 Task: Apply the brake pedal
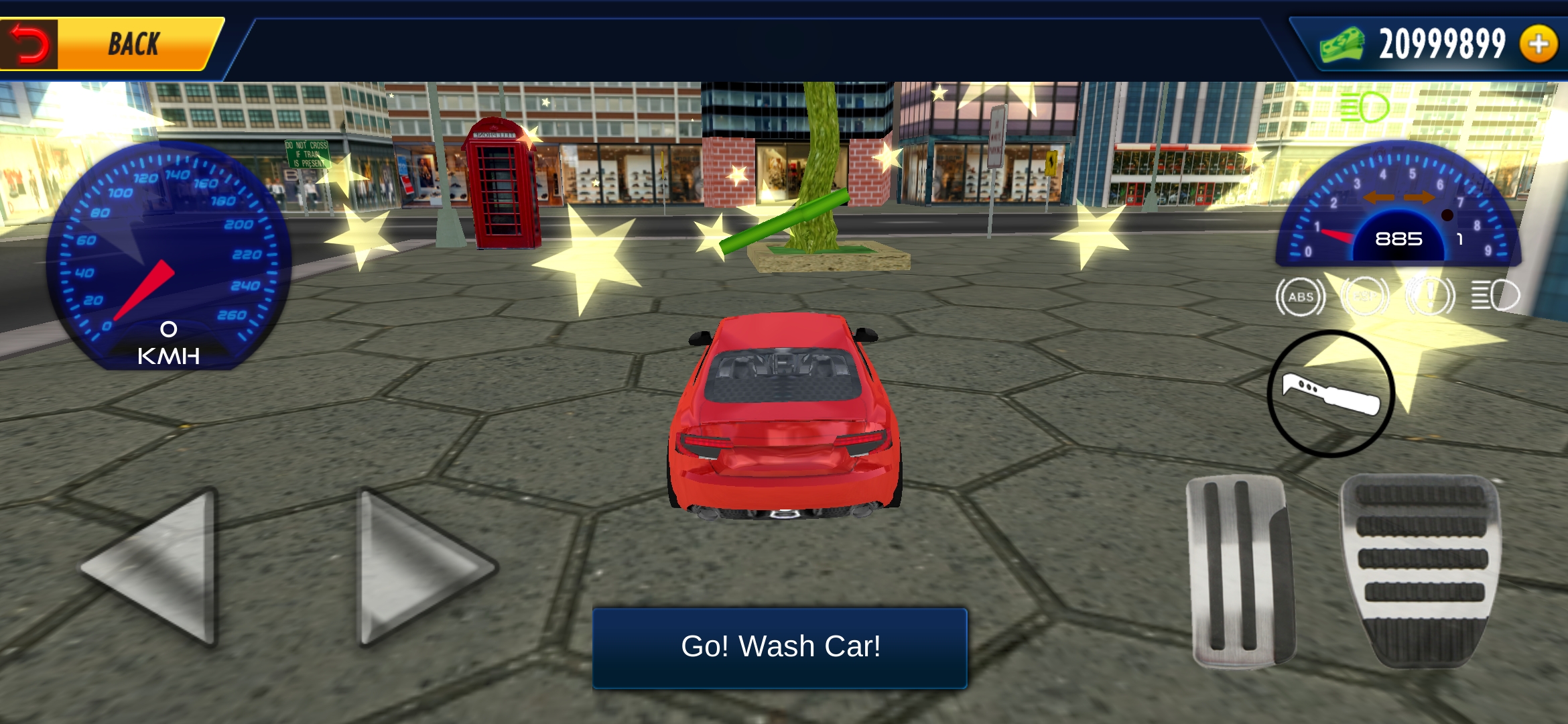[x=1240, y=571]
